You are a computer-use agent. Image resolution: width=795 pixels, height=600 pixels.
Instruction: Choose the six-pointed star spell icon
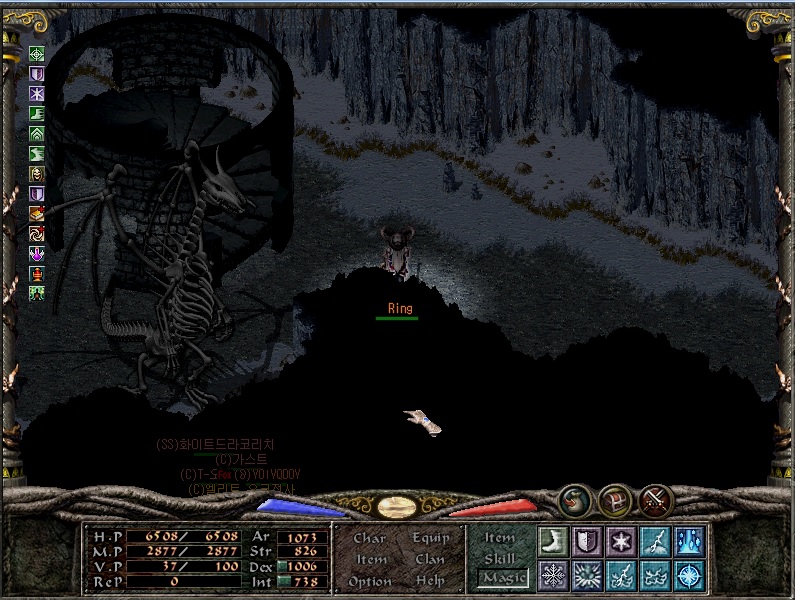point(622,541)
